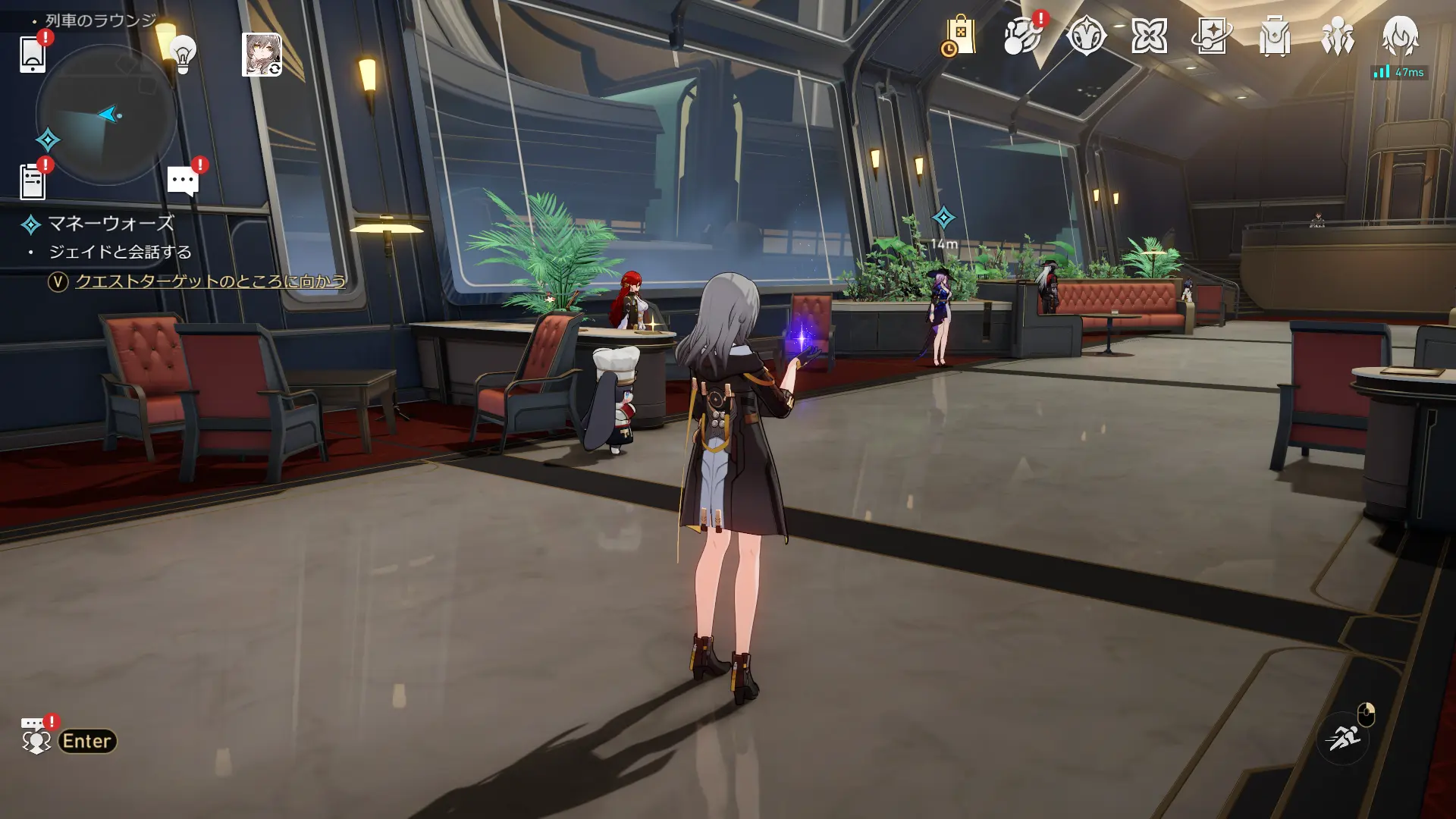Select the マネーウォーズ quest tracker
Image resolution: width=1456 pixels, height=819 pixels.
pyautogui.click(x=111, y=224)
